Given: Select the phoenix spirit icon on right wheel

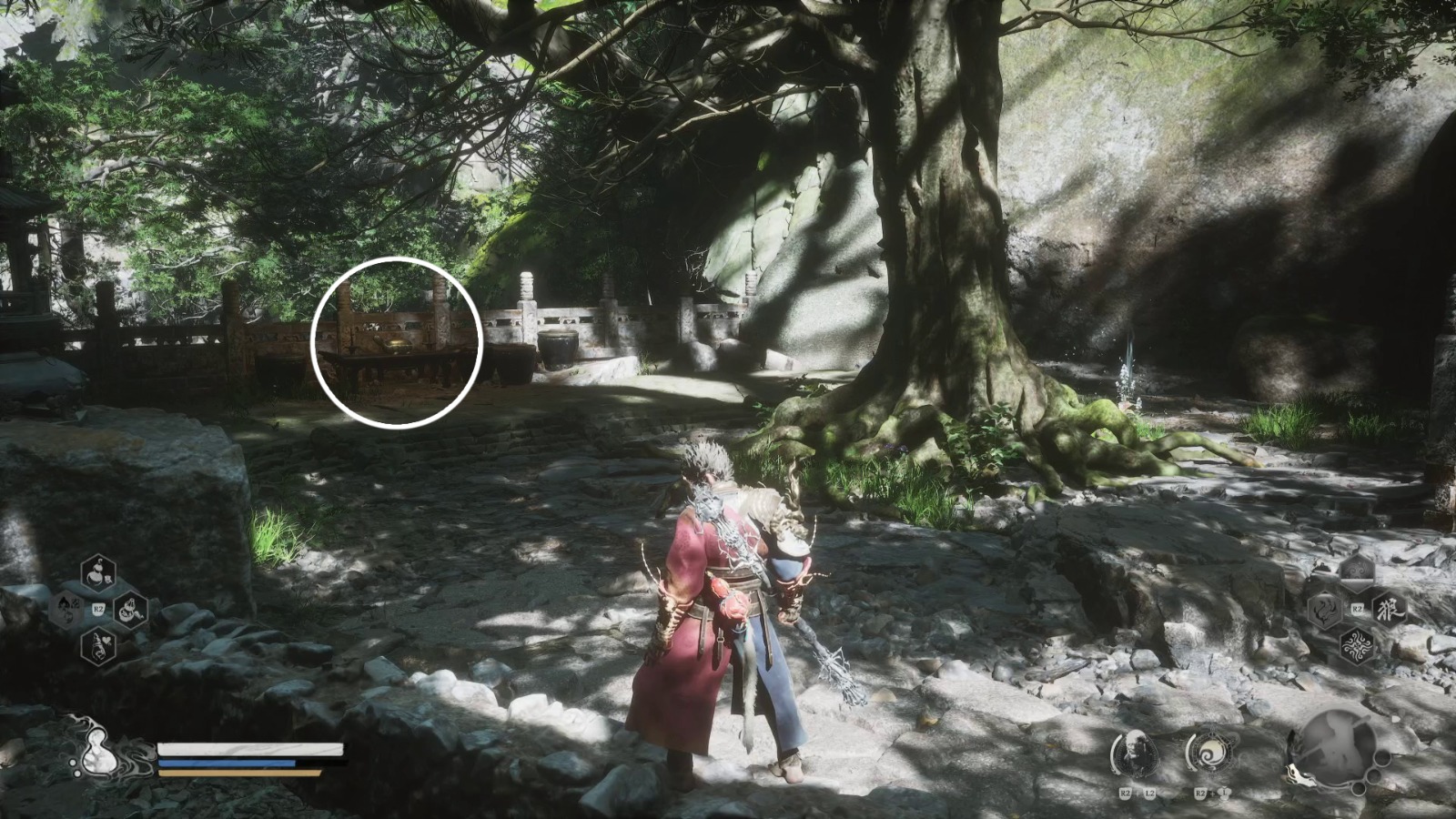Looking at the screenshot, I should coord(1324,611).
